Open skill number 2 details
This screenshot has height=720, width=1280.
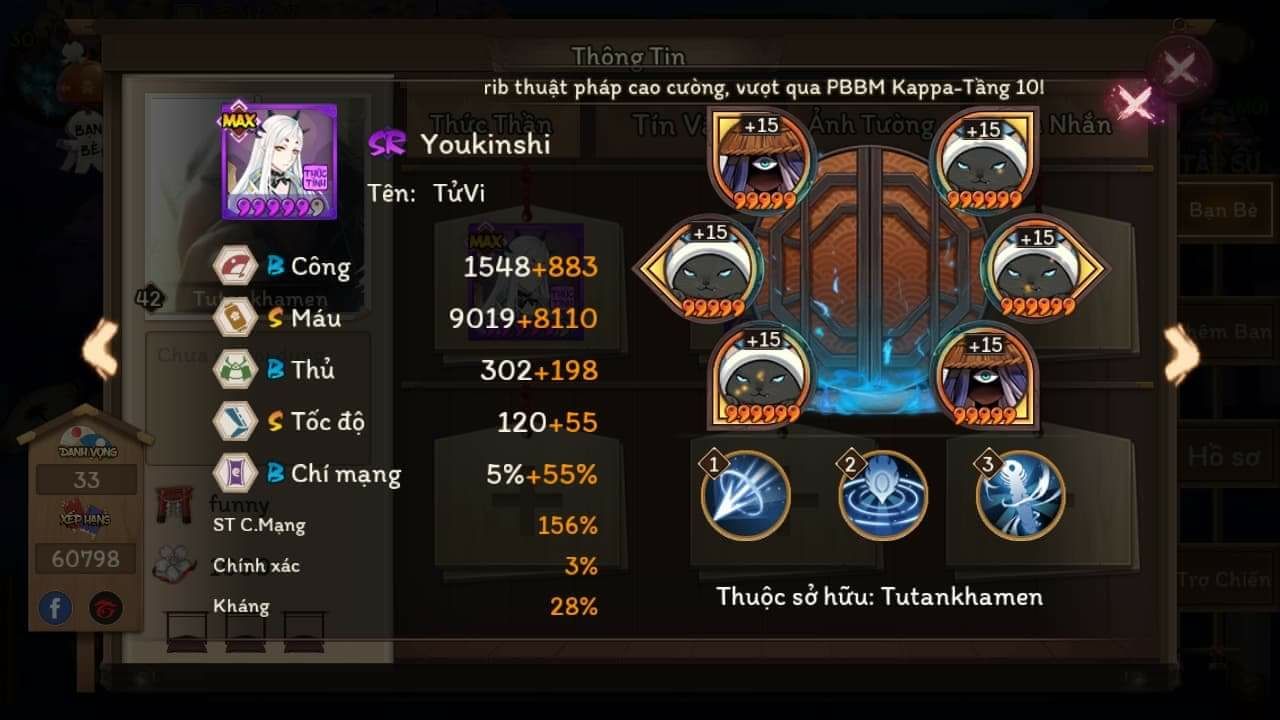click(883, 496)
